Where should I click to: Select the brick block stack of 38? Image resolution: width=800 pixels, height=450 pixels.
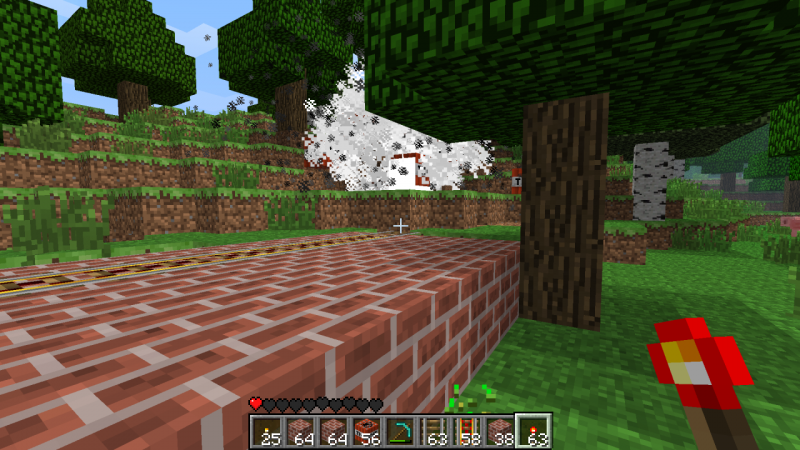499,431
